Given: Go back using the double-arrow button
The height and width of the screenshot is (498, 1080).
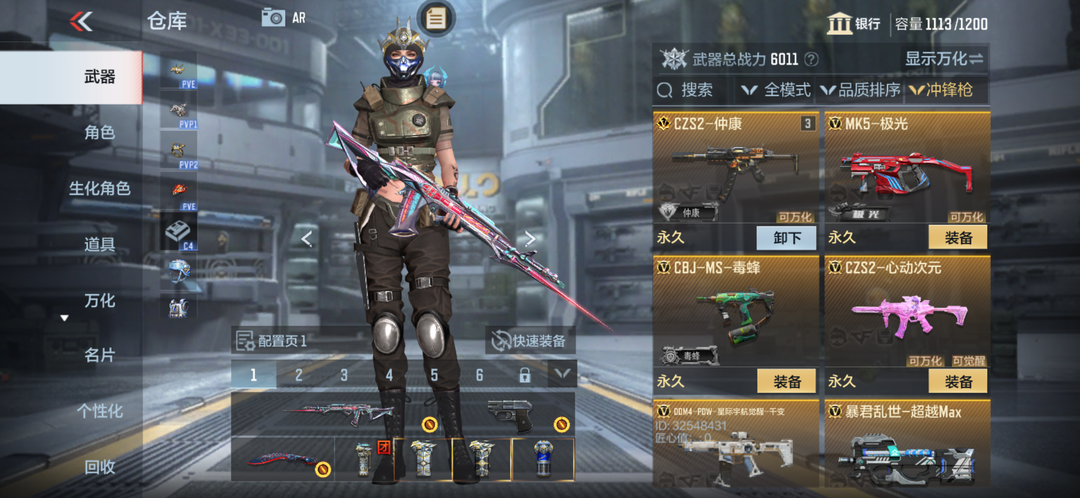Looking at the screenshot, I should (x=81, y=21).
